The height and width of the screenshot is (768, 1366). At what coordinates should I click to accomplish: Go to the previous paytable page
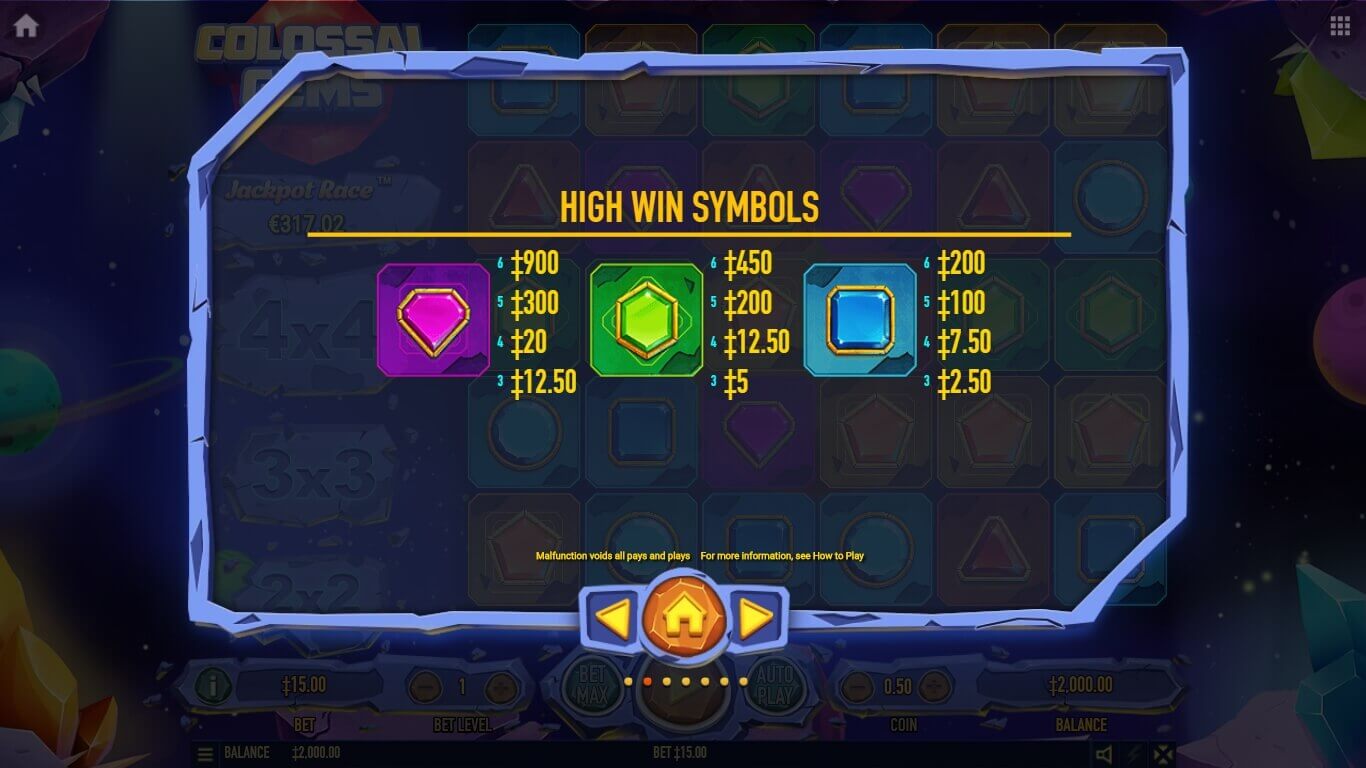coord(612,620)
